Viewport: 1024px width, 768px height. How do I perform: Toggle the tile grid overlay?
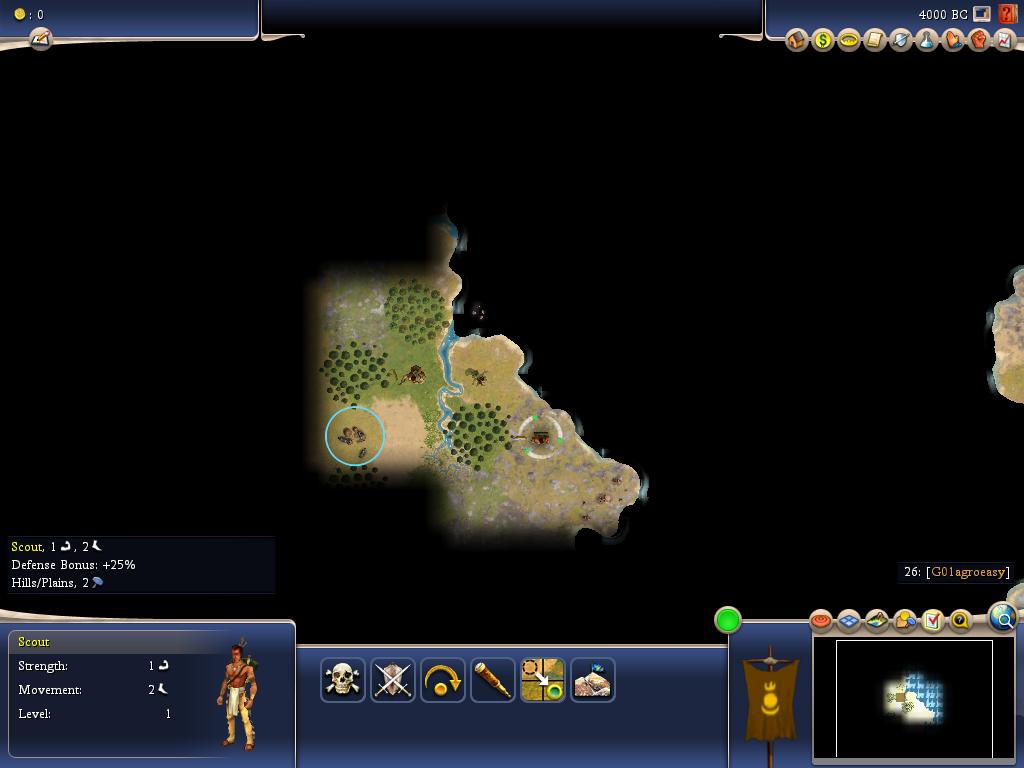pos(849,621)
